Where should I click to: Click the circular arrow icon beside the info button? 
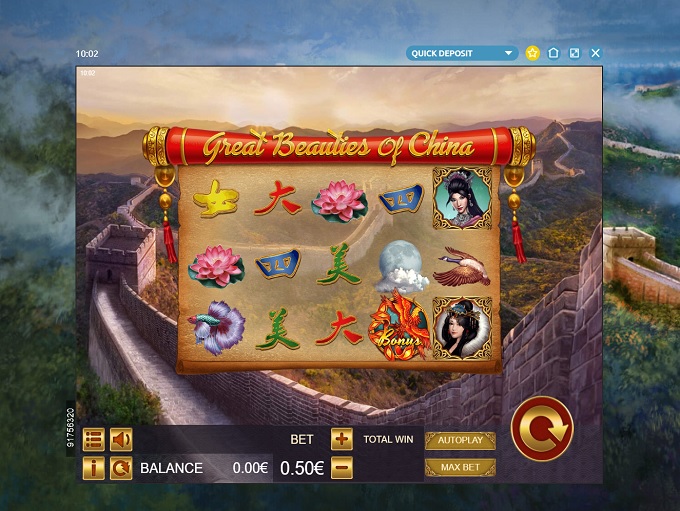tap(121, 468)
